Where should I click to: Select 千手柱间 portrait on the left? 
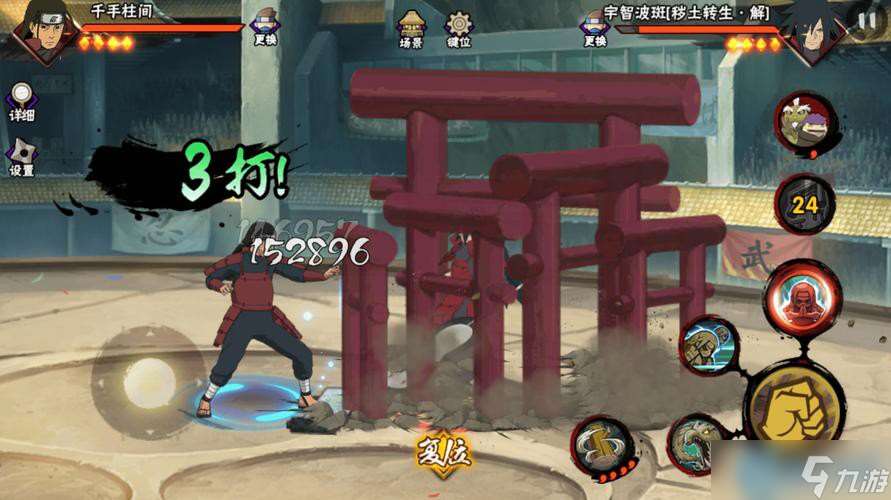tap(38, 32)
